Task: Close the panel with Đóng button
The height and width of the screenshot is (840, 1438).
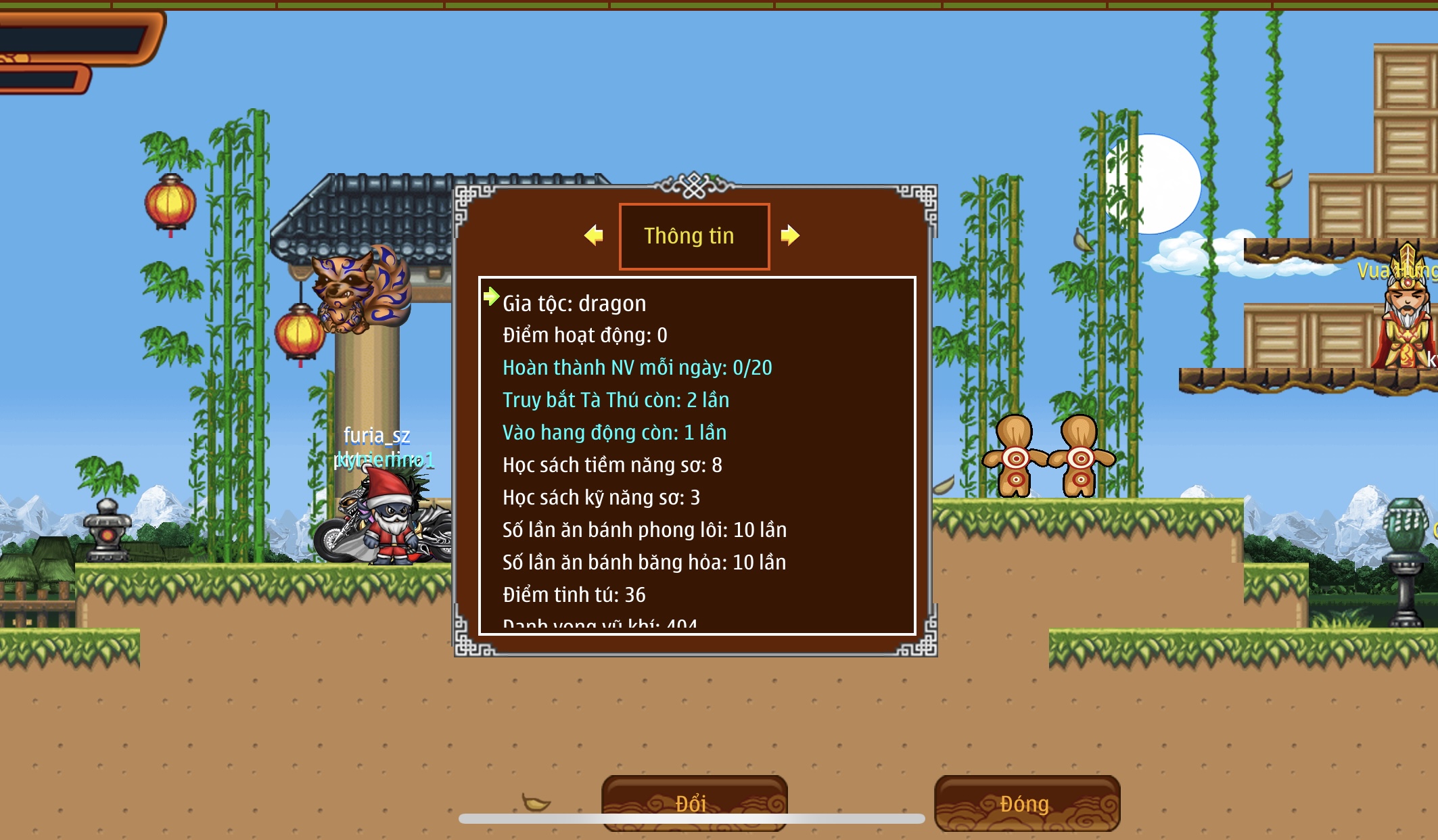Action: coord(1026,803)
